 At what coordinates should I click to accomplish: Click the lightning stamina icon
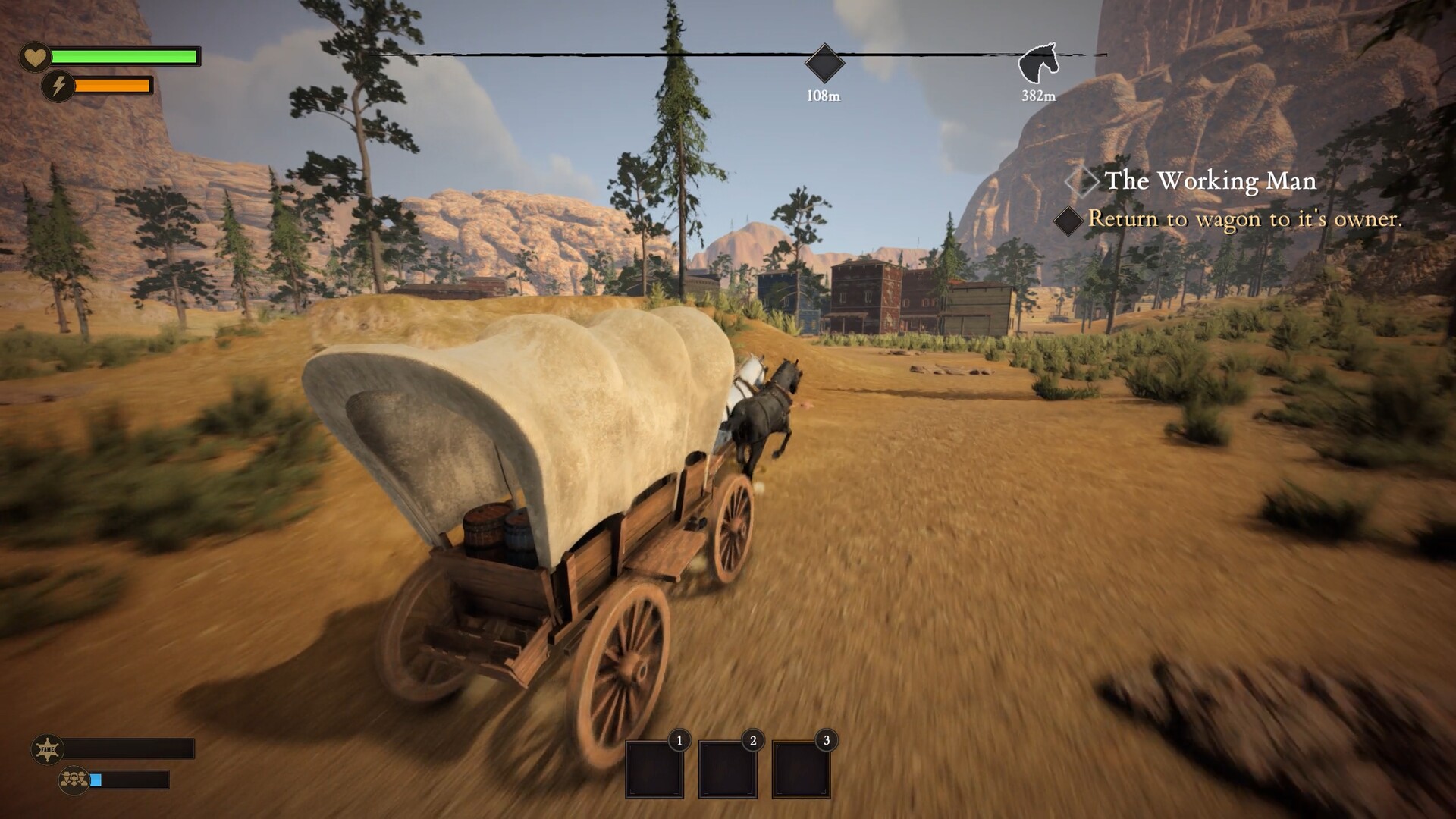click(59, 86)
